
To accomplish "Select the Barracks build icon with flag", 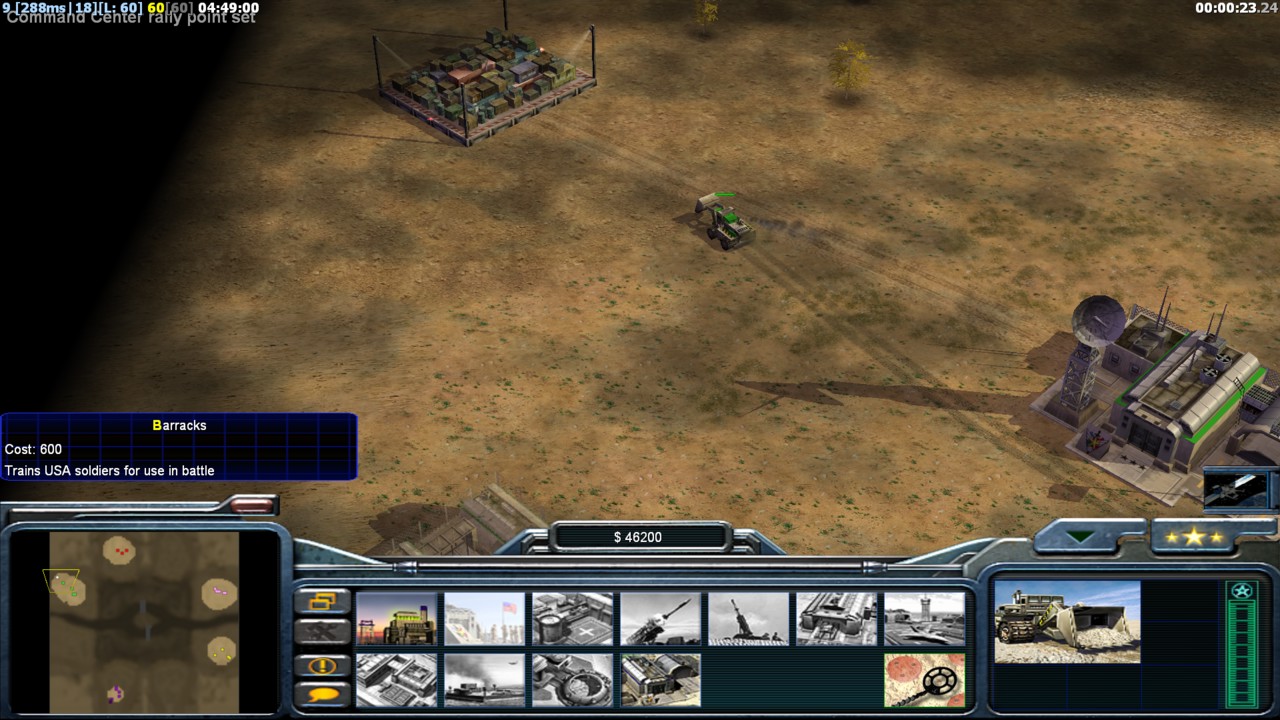I will coord(484,619).
